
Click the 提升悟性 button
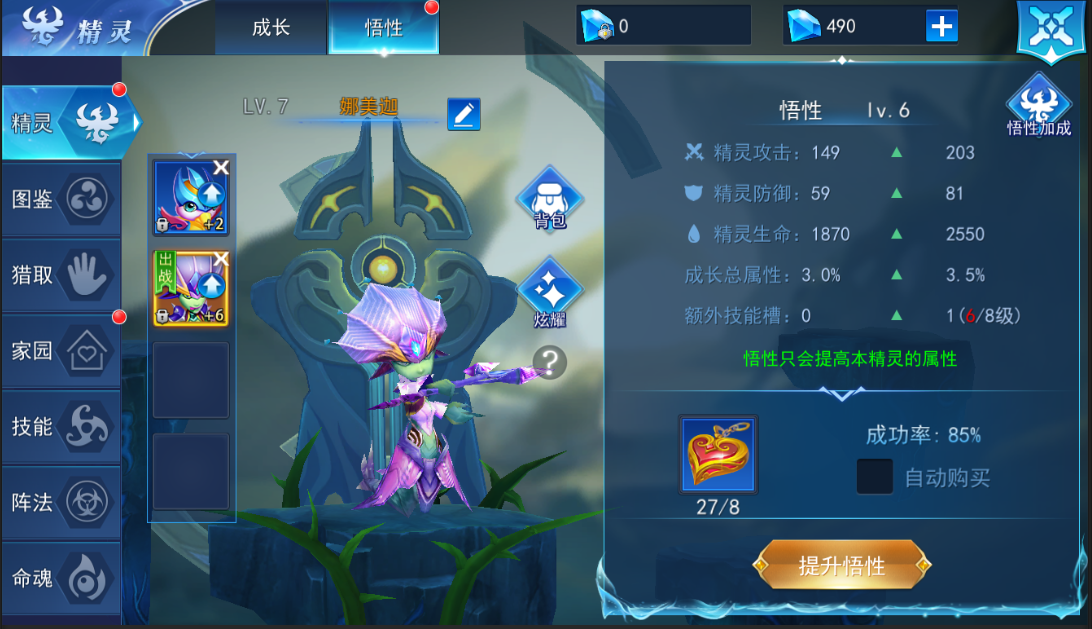[842, 565]
